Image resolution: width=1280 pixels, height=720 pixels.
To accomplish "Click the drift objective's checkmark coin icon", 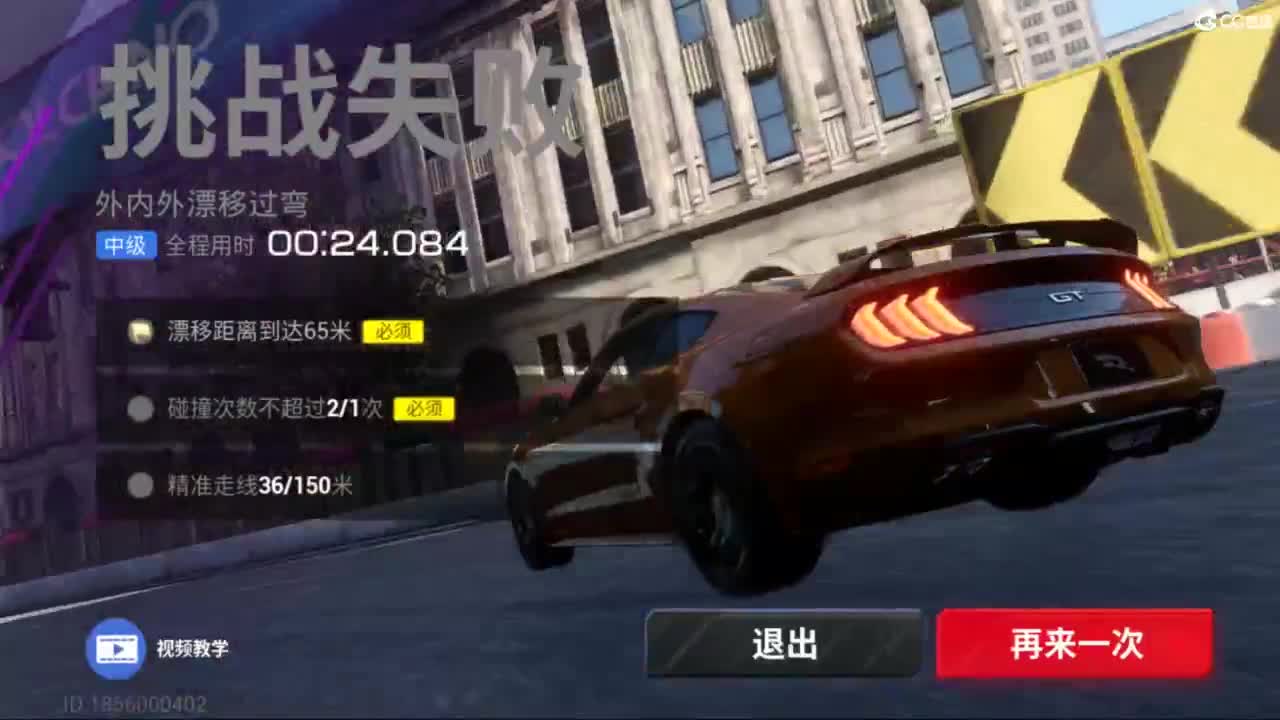I will click(141, 331).
